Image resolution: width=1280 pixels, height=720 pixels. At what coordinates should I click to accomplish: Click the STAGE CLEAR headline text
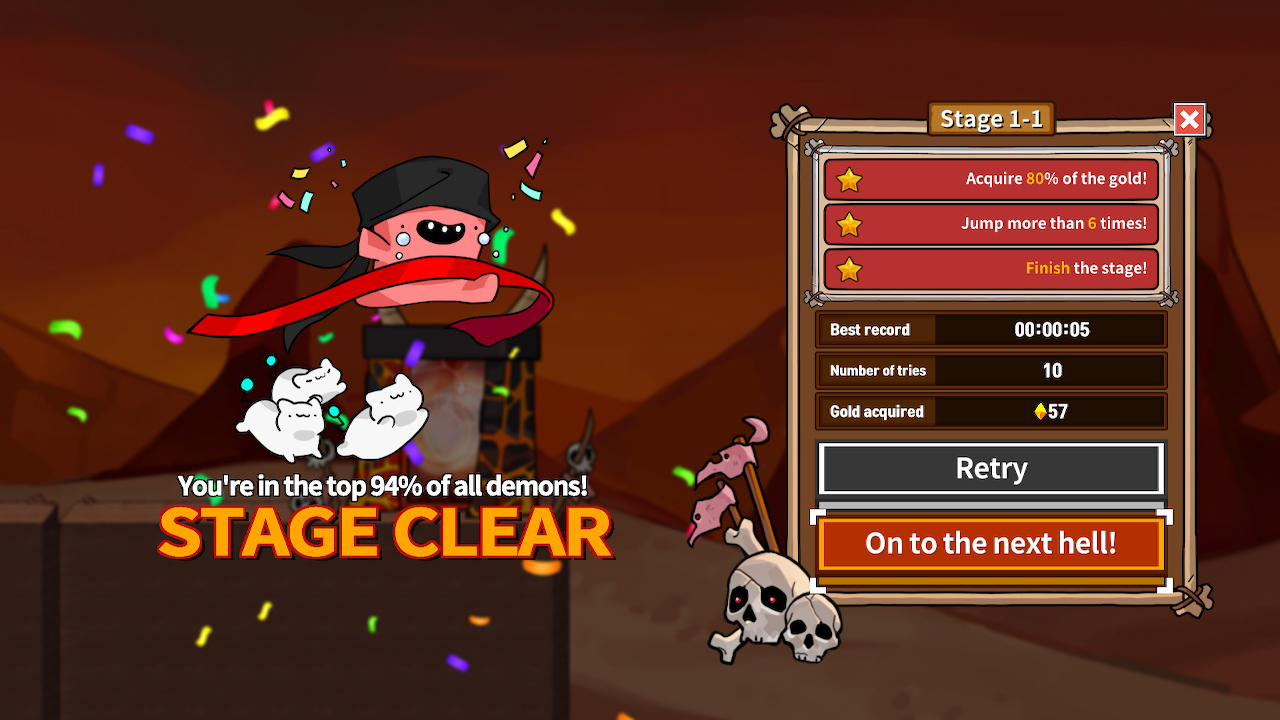click(385, 531)
